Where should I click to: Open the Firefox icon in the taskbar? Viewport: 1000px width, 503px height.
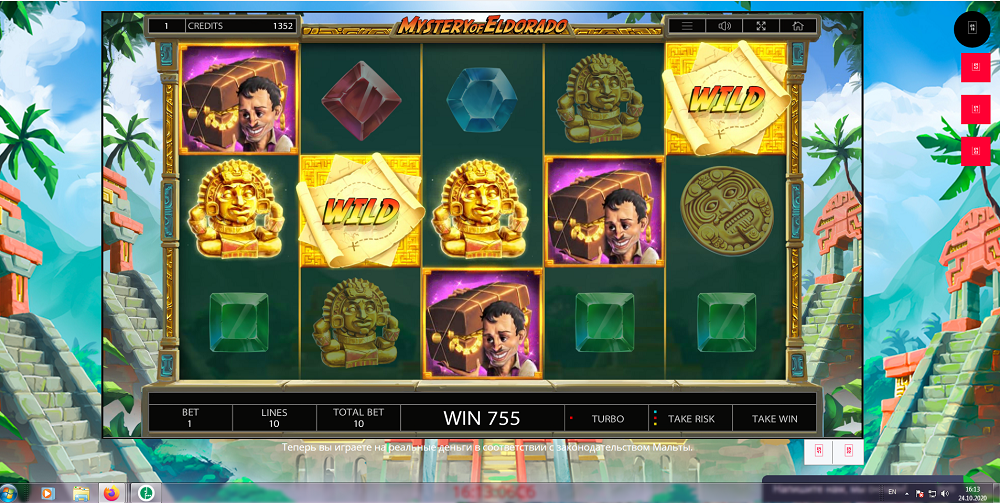tap(111, 493)
